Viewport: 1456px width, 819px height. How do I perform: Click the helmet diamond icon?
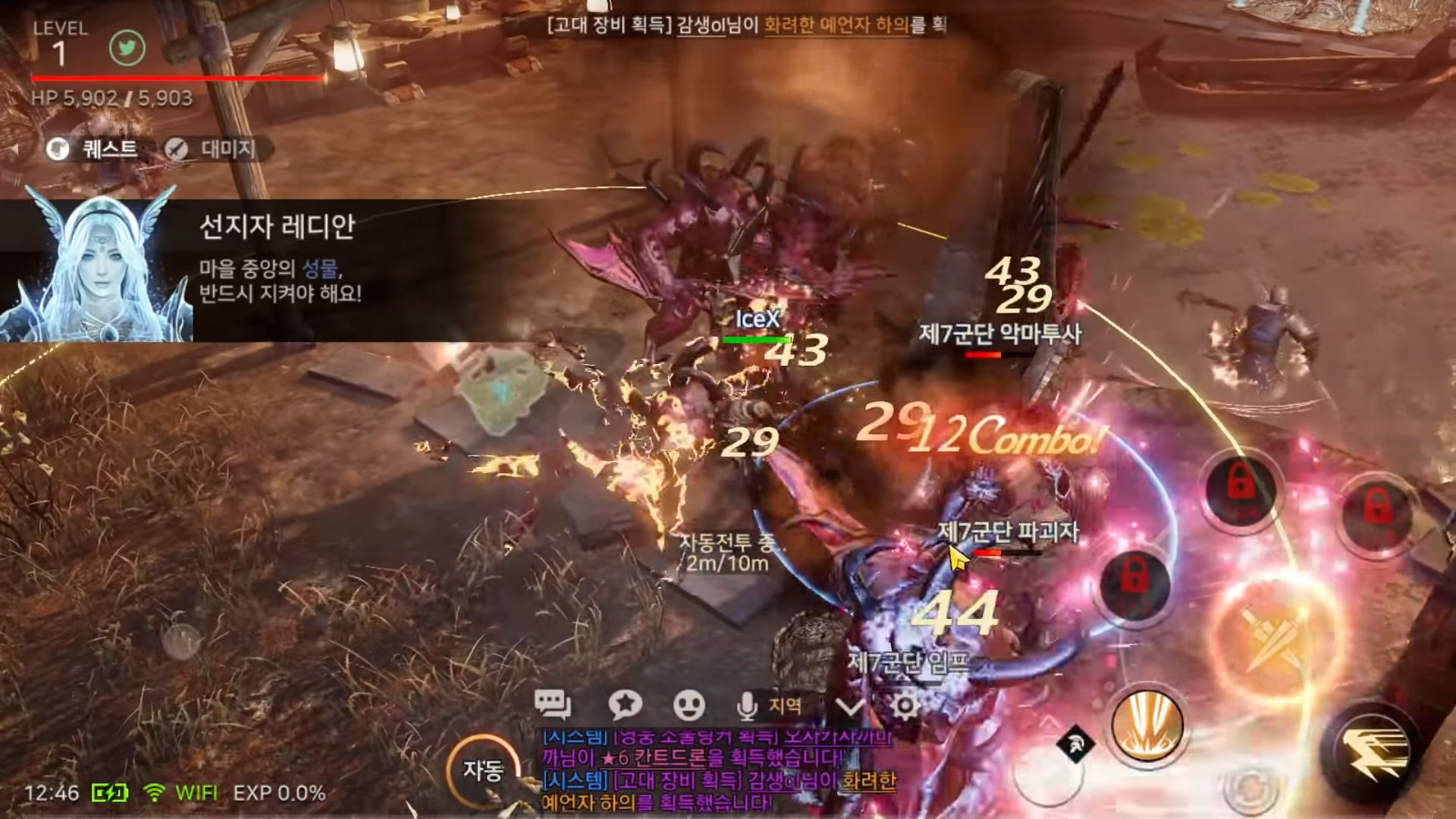[x=1075, y=744]
